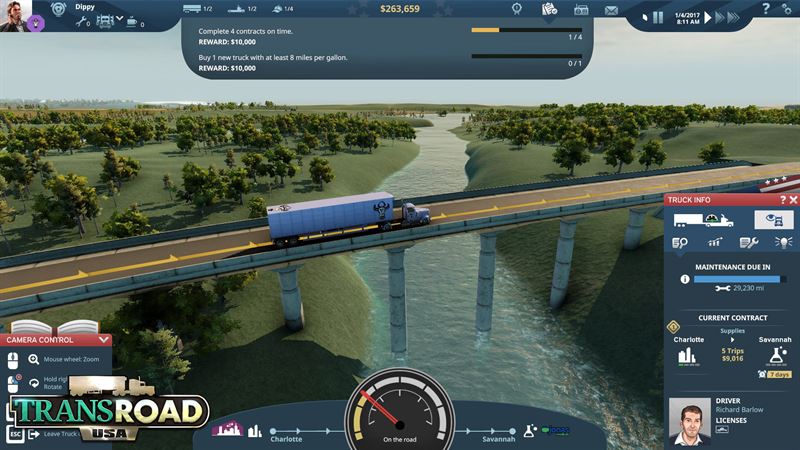Viewport: 800px width, 450px height.
Task: Open the truck maintenance wrench tab
Action: [748, 243]
